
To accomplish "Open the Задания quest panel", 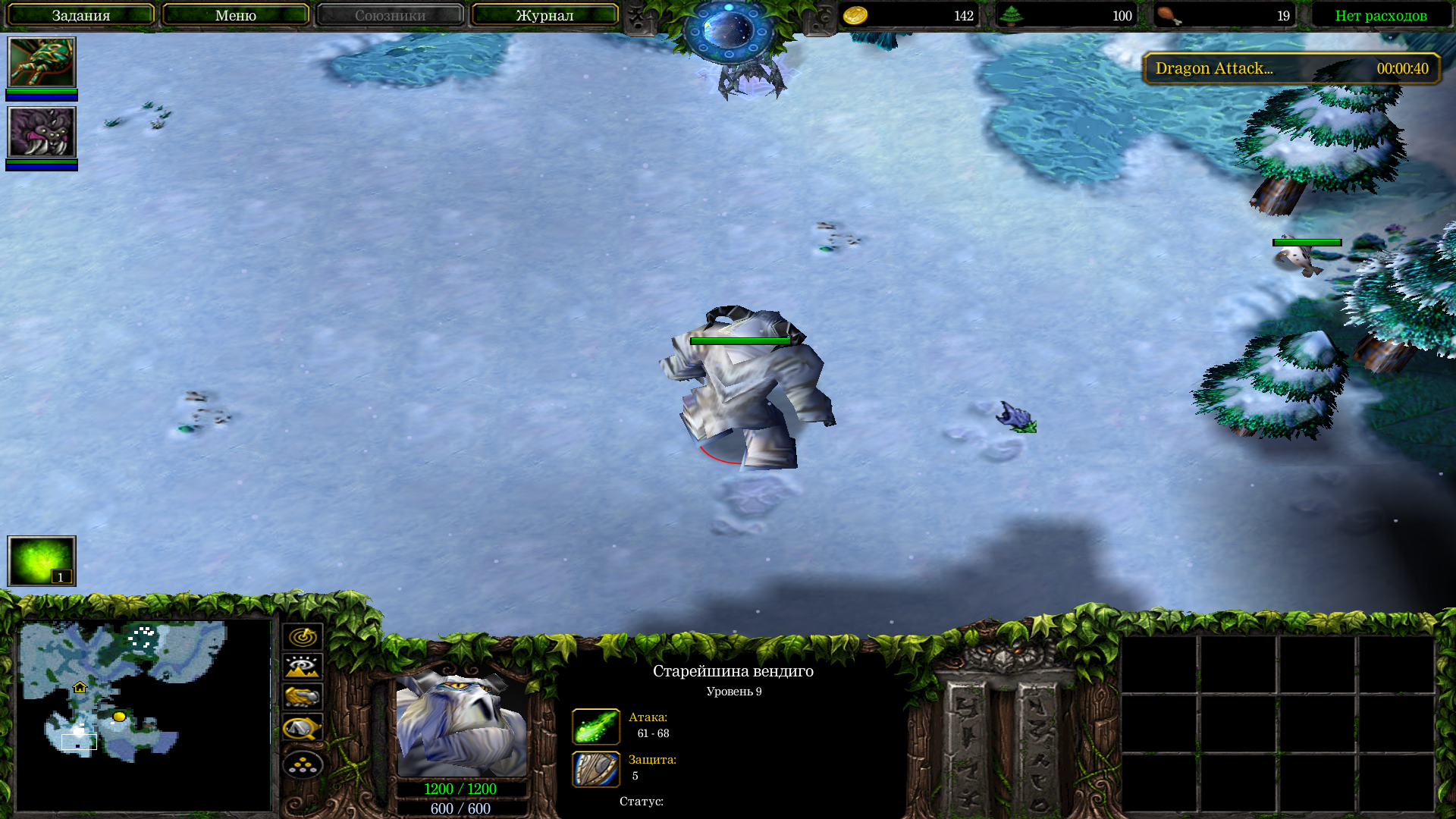I will coord(80,14).
